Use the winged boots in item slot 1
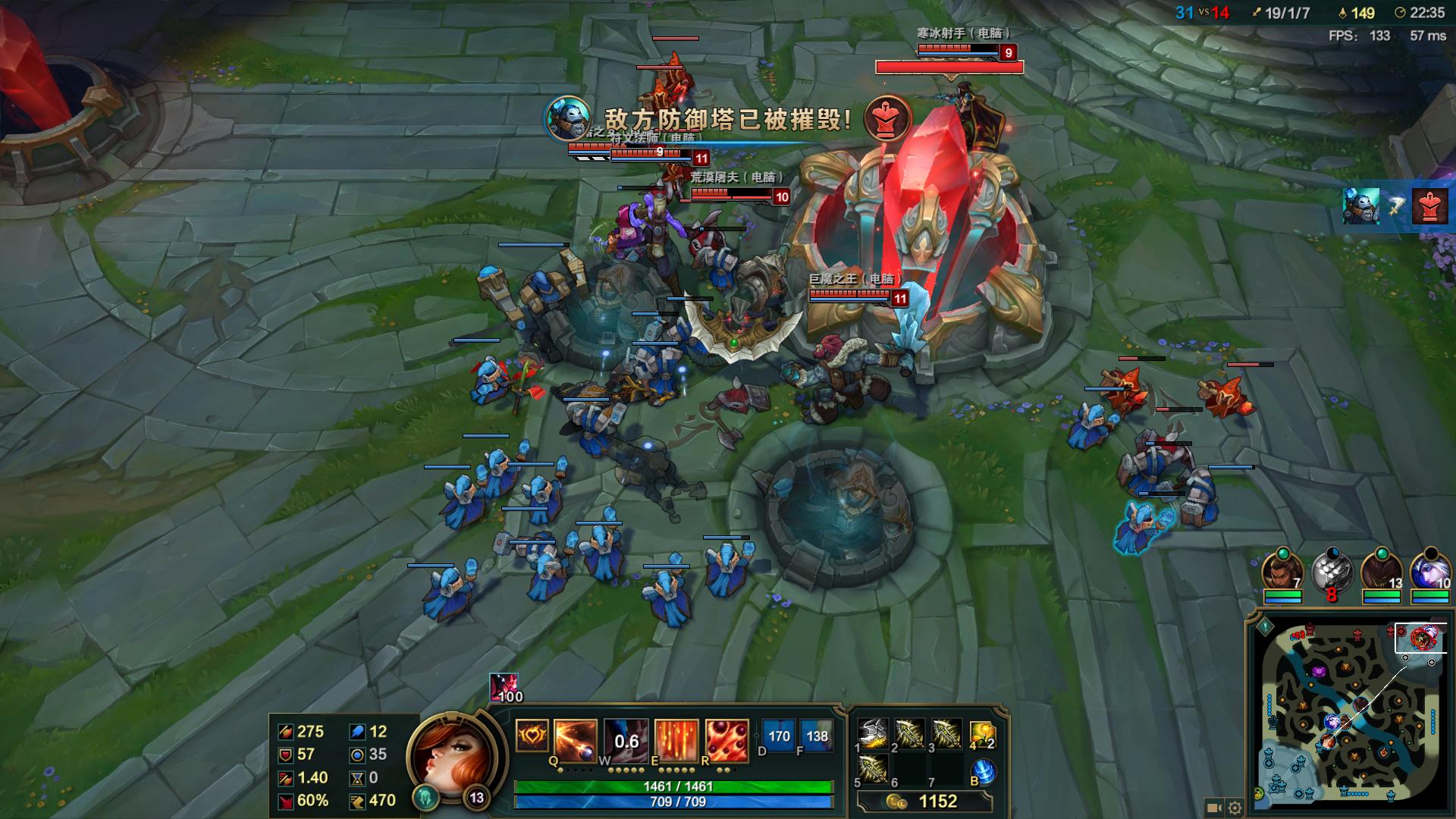Viewport: 1456px width, 819px height. (x=873, y=733)
